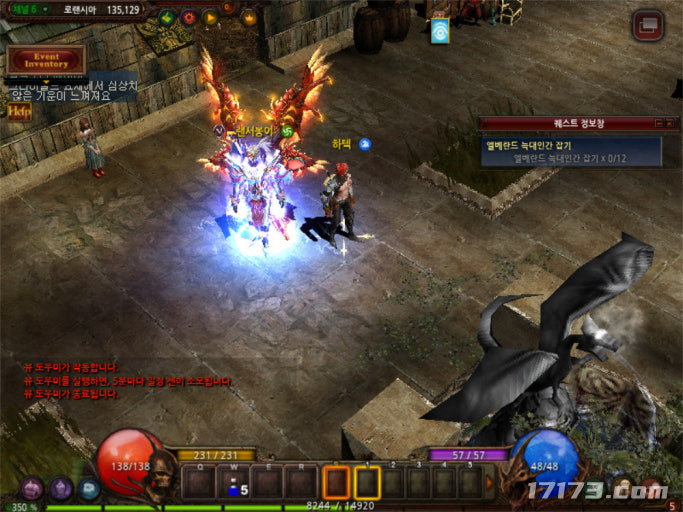The width and height of the screenshot is (683, 512).
Task: Click the blue eye card icon
Action: [x=439, y=31]
